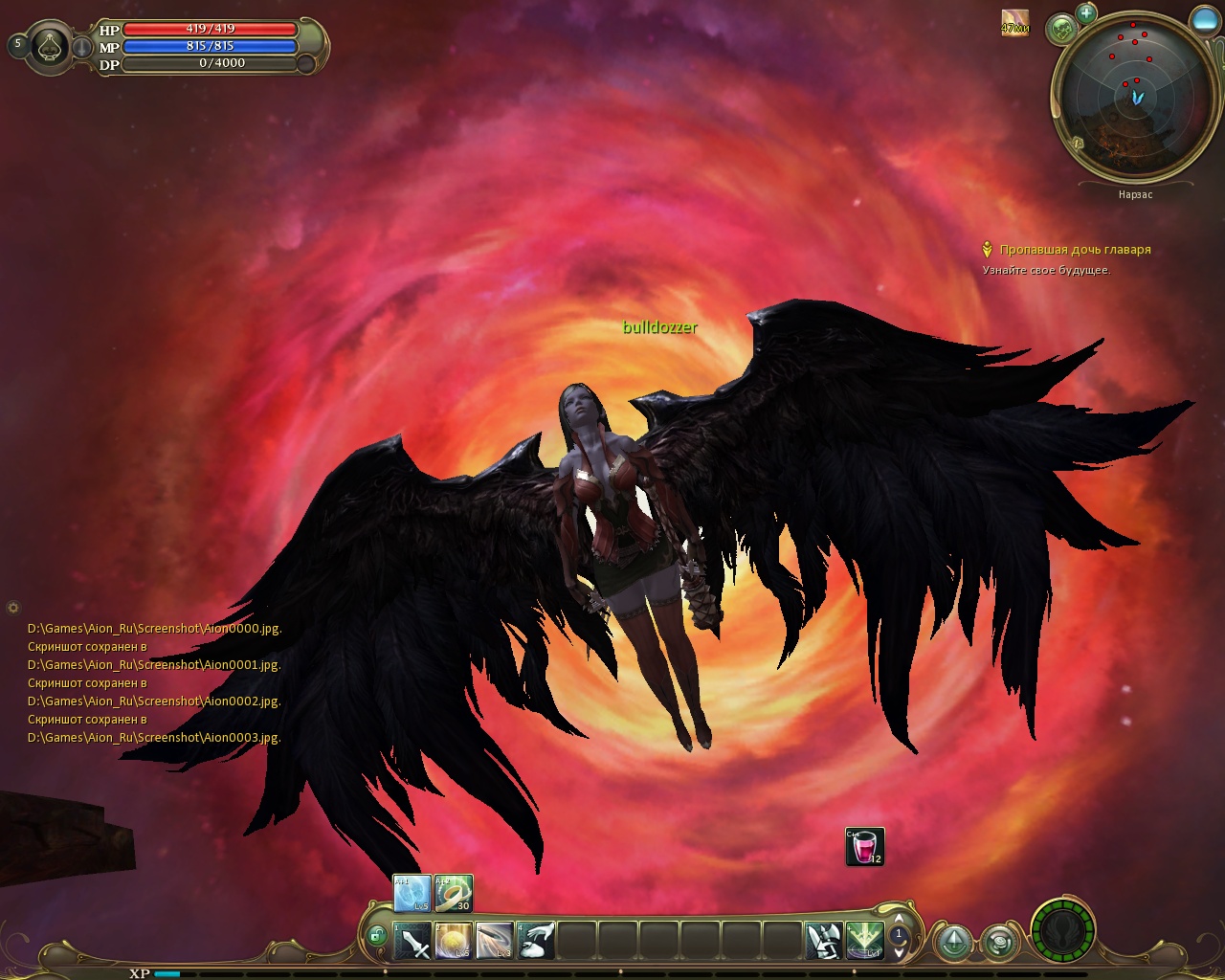
Task: Toggle the hotbar padlock button
Action: [x=376, y=935]
